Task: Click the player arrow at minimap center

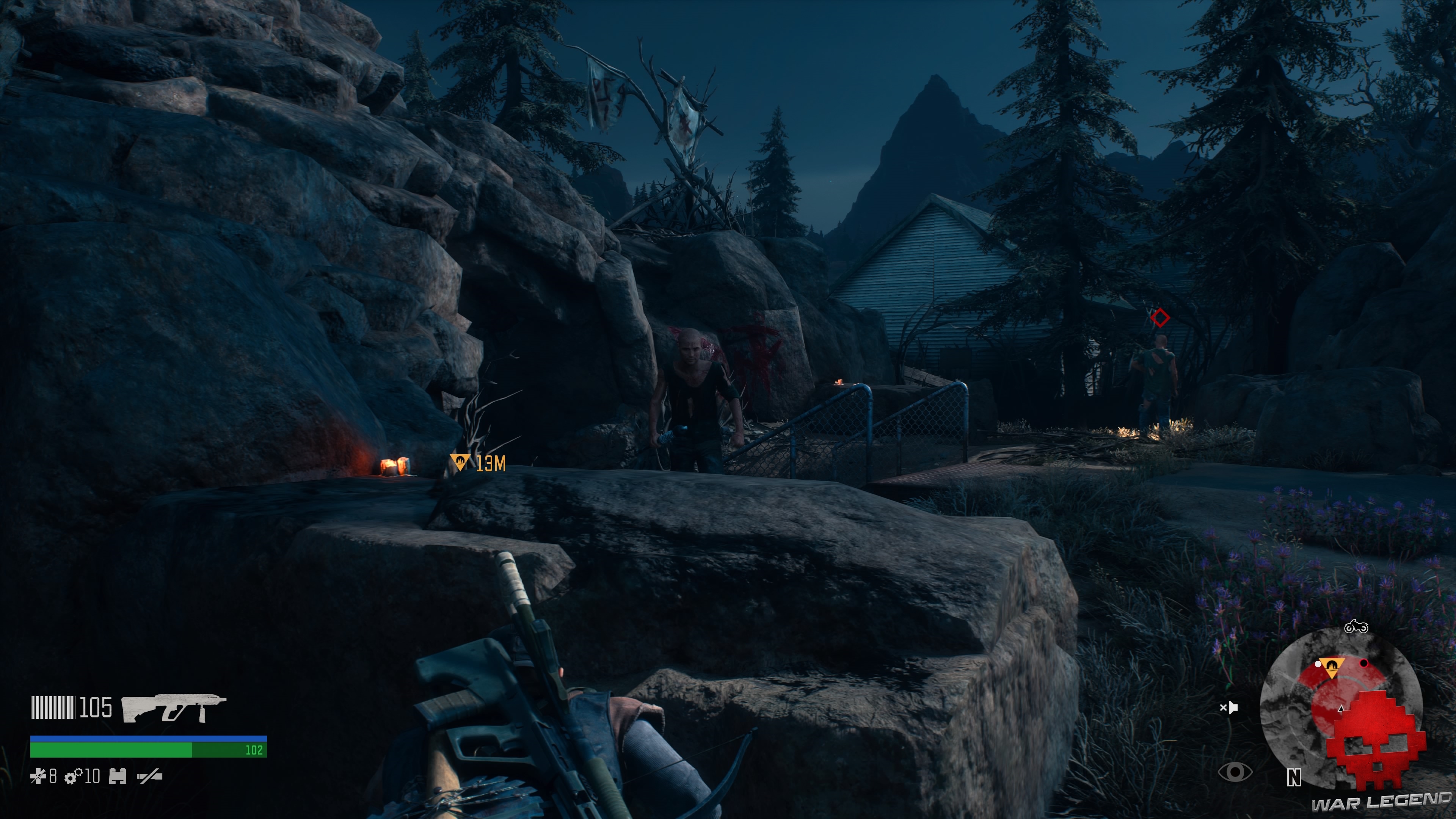Action: pyautogui.click(x=1341, y=709)
